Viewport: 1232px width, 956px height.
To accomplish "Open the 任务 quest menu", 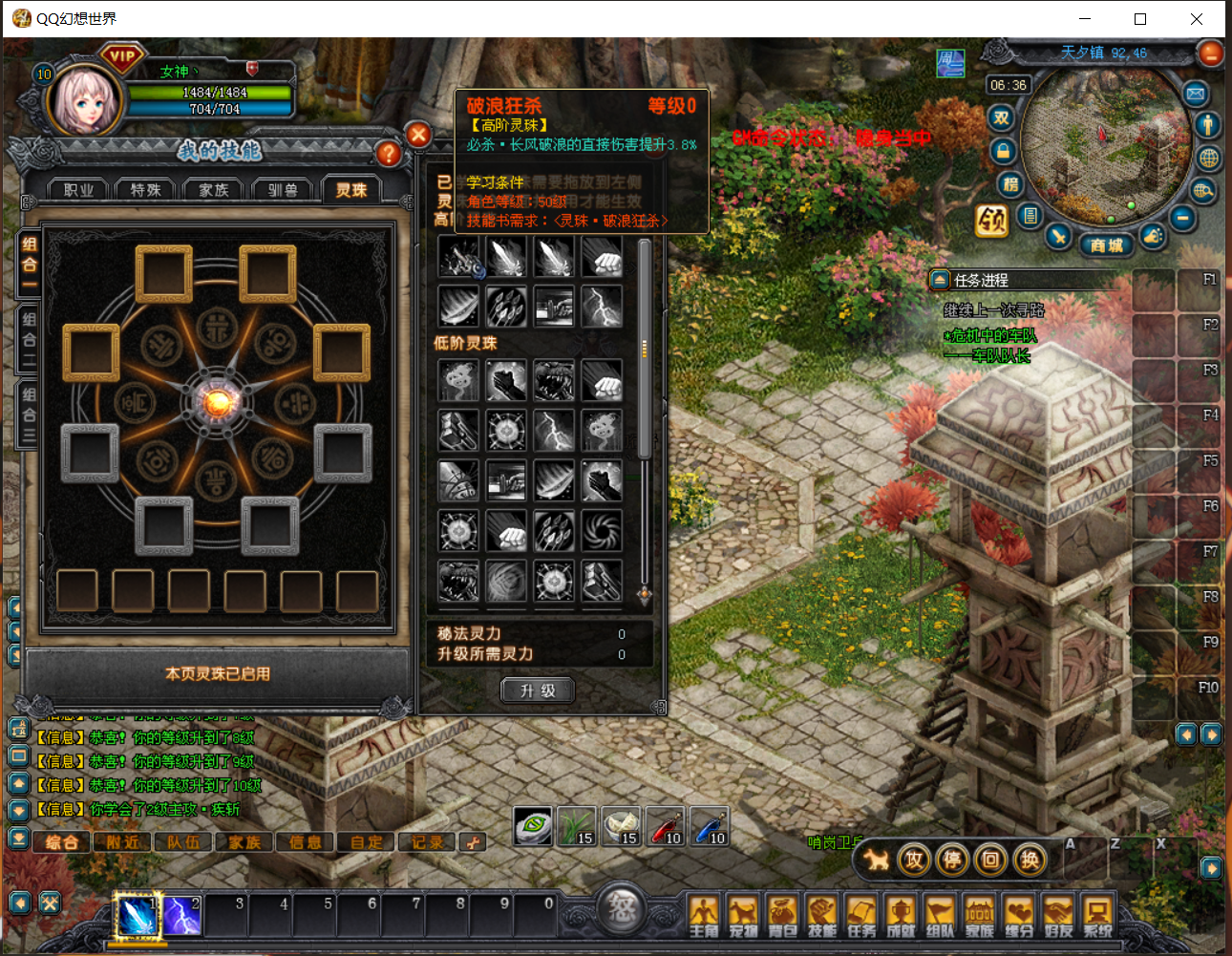I will (x=861, y=916).
